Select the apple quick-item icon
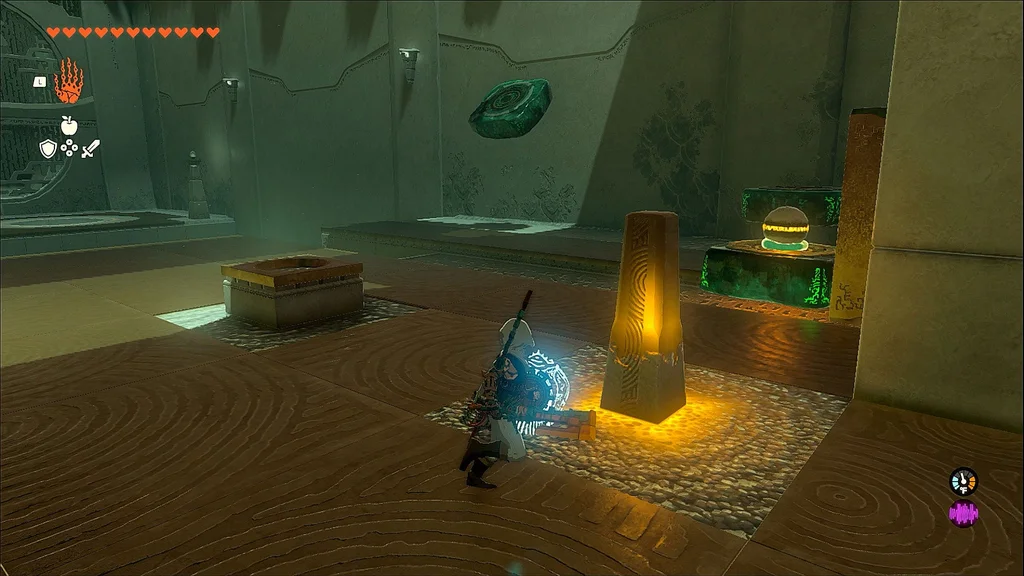 click(69, 126)
